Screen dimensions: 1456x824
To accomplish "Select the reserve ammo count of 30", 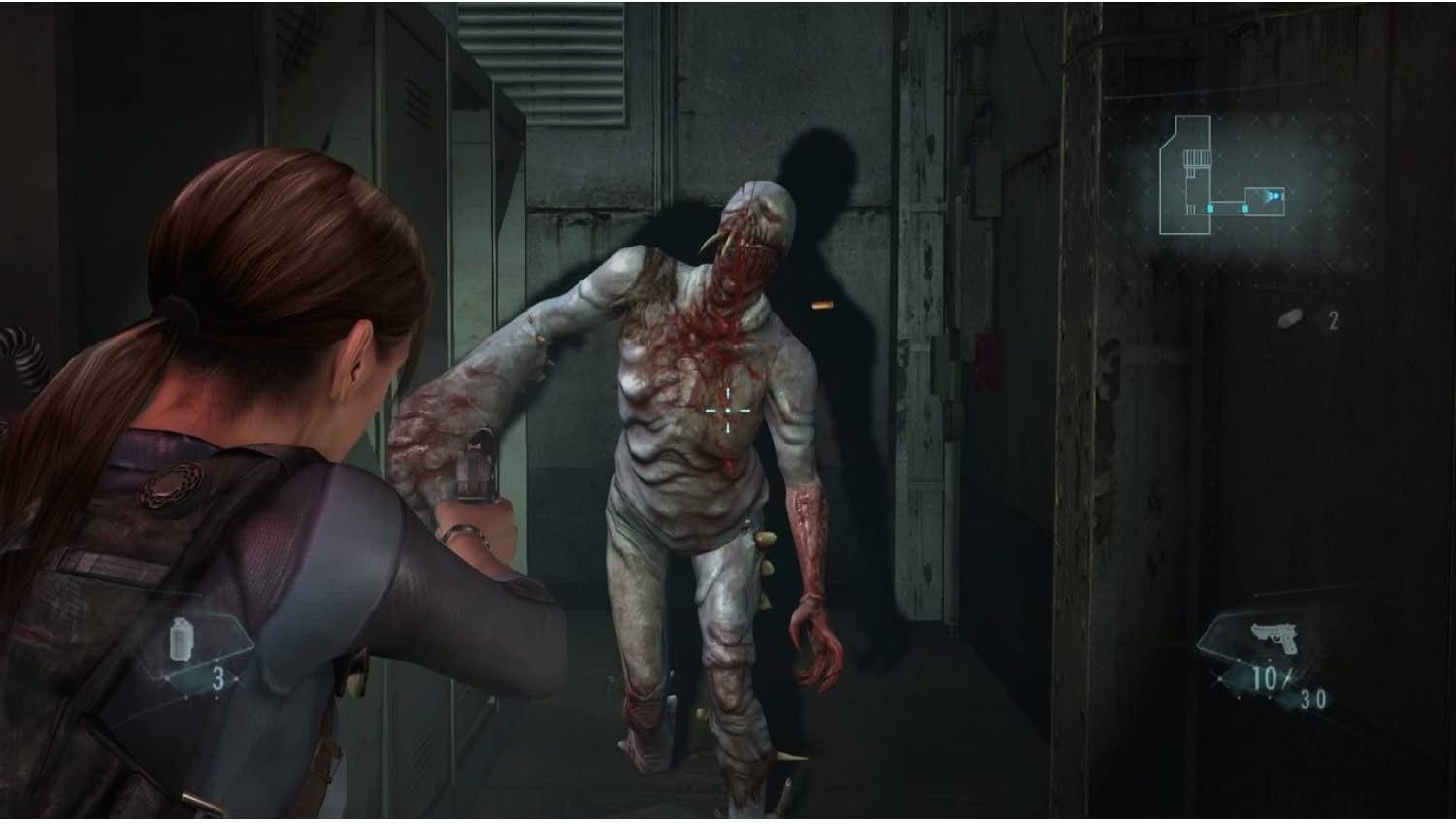I will point(1314,697).
